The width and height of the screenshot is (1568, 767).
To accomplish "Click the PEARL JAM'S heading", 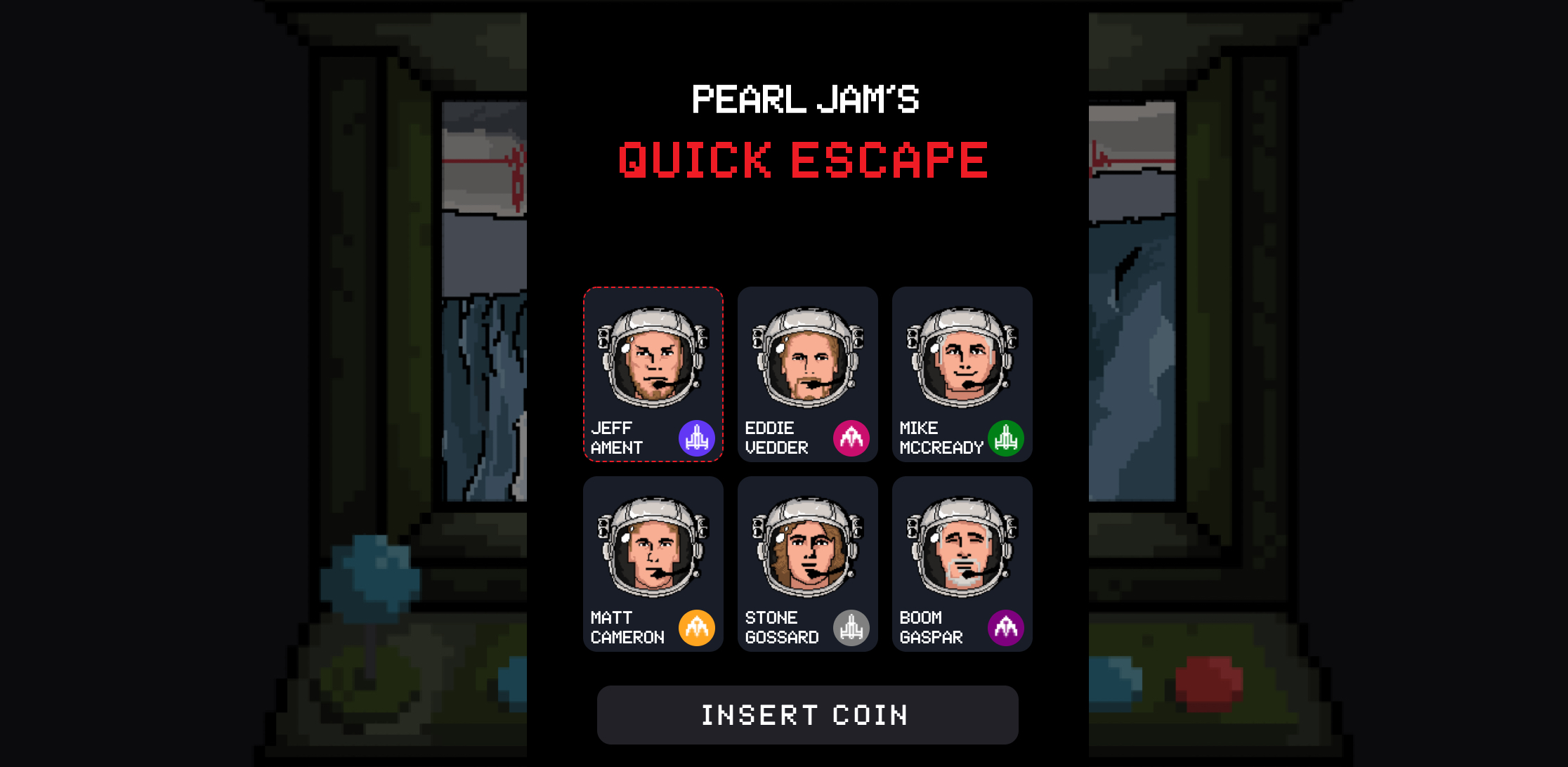I will coord(805,98).
